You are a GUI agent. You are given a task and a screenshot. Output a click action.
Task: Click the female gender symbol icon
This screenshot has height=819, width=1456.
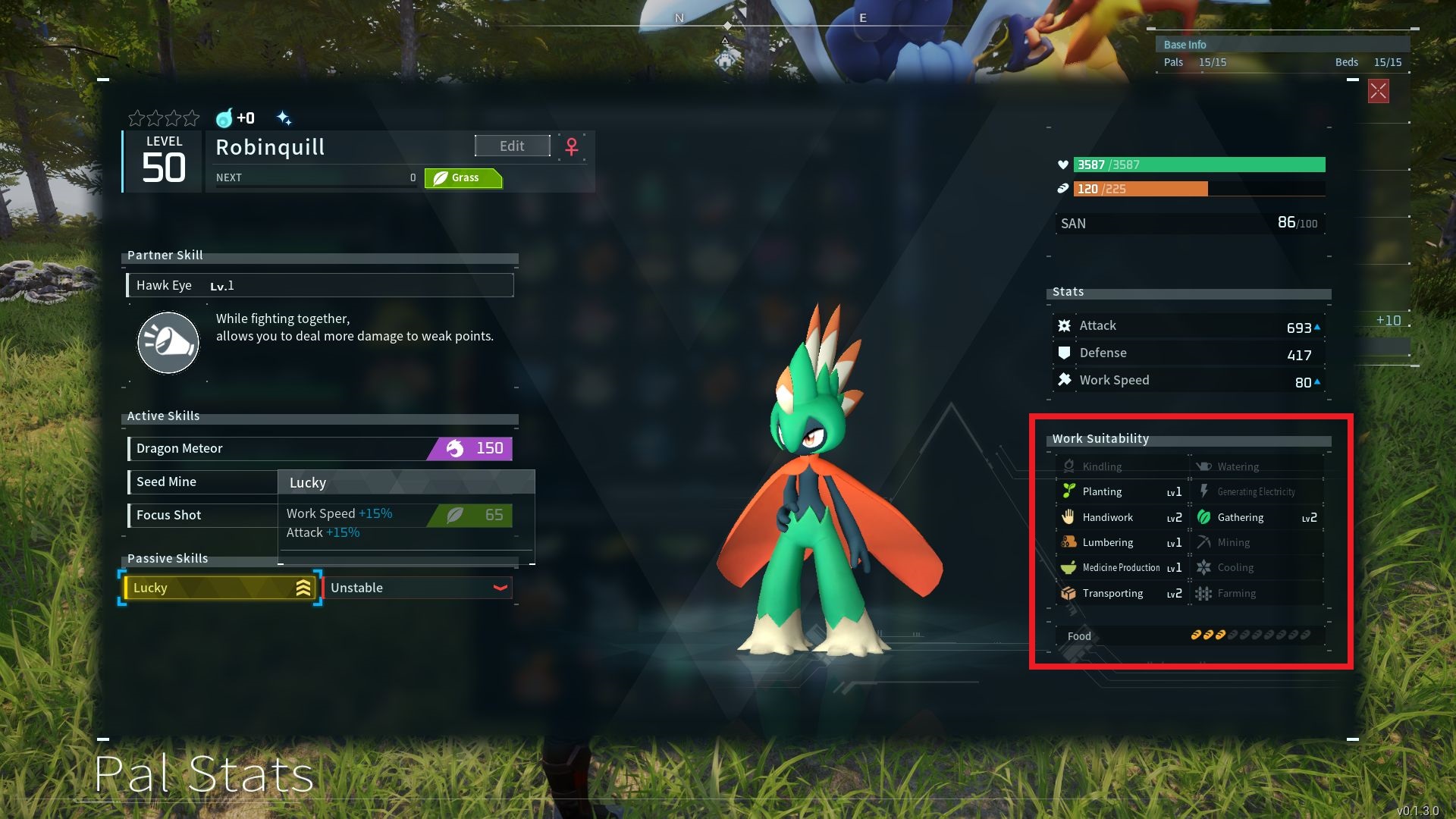[x=572, y=146]
